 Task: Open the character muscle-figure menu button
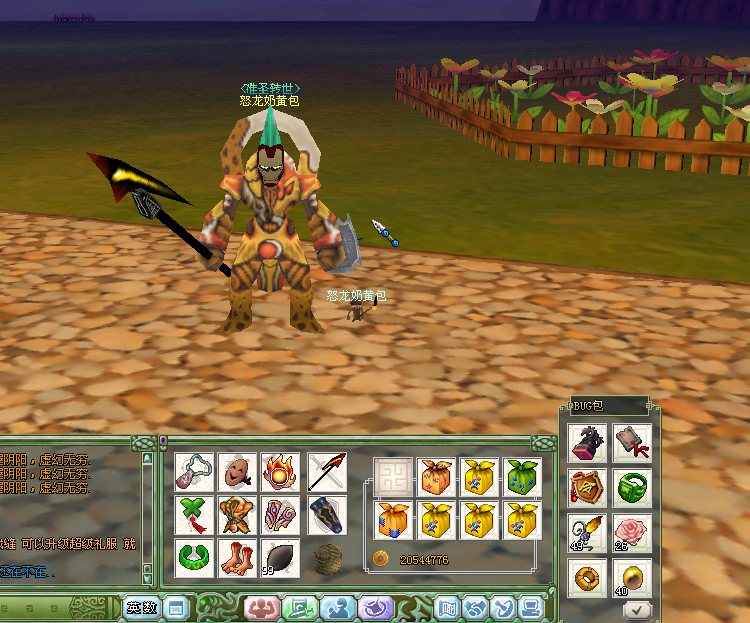[261, 607]
